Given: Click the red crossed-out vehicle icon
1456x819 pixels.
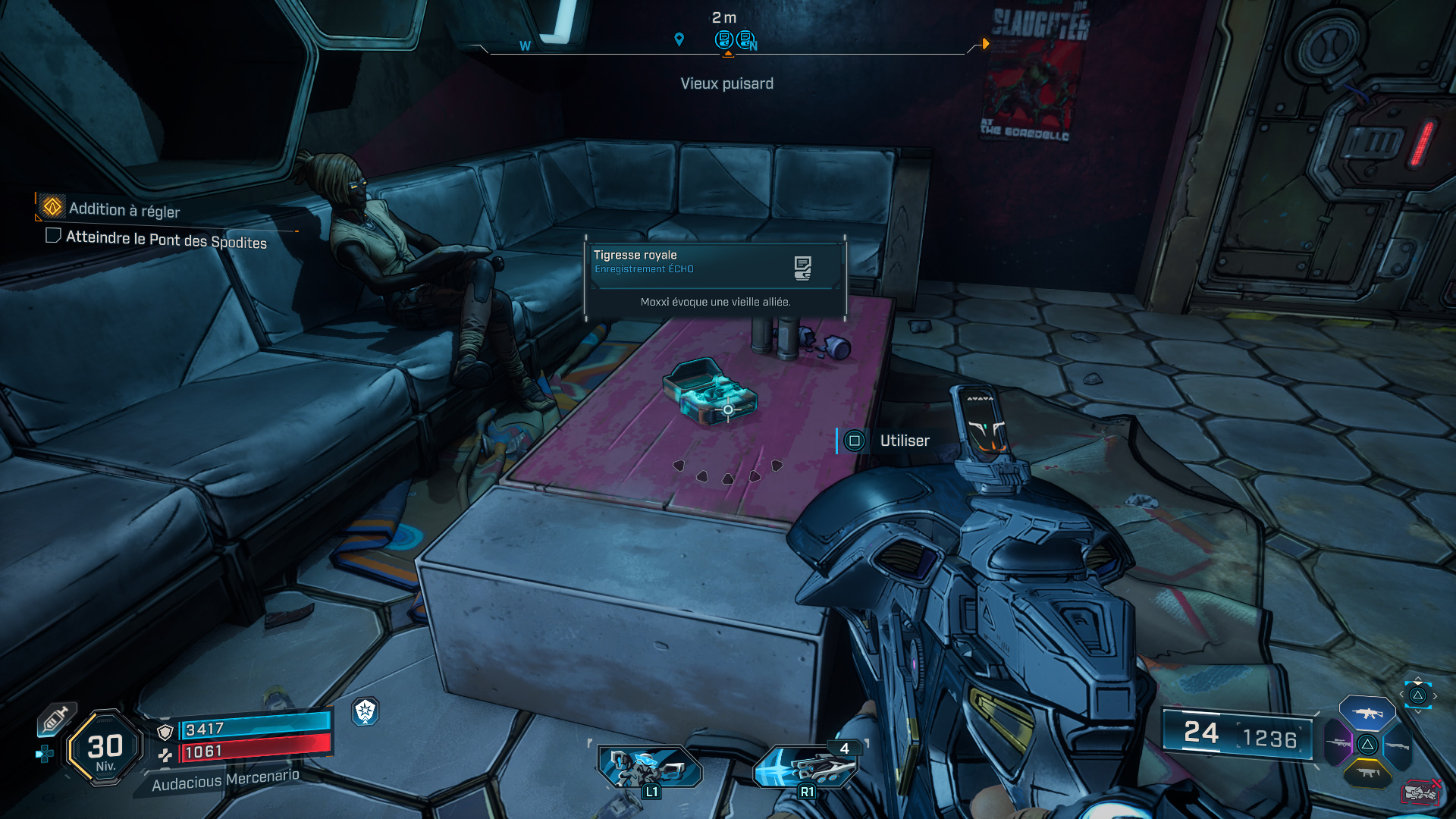Looking at the screenshot, I should (x=1420, y=792).
